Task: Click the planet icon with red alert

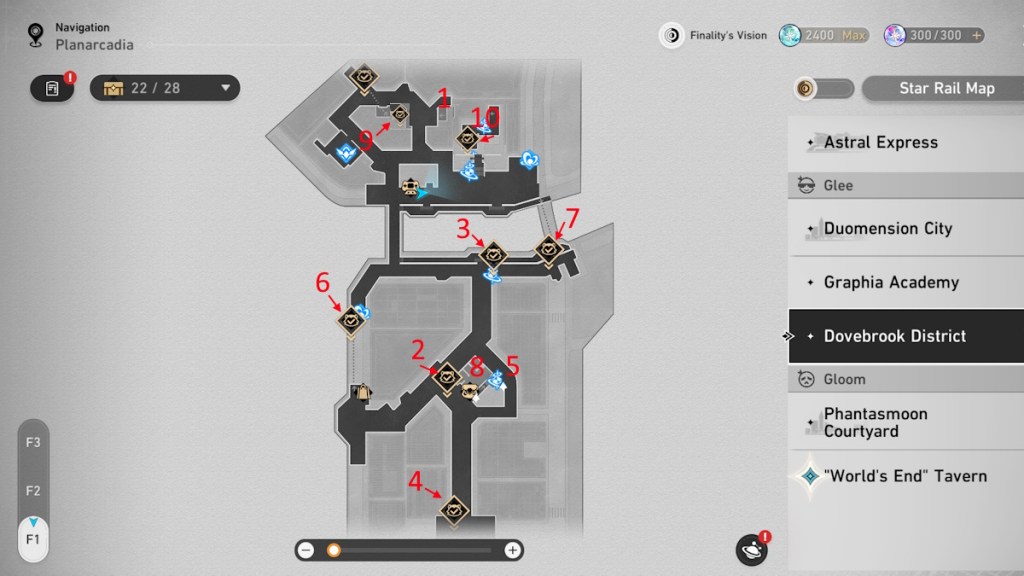Action: (x=751, y=550)
